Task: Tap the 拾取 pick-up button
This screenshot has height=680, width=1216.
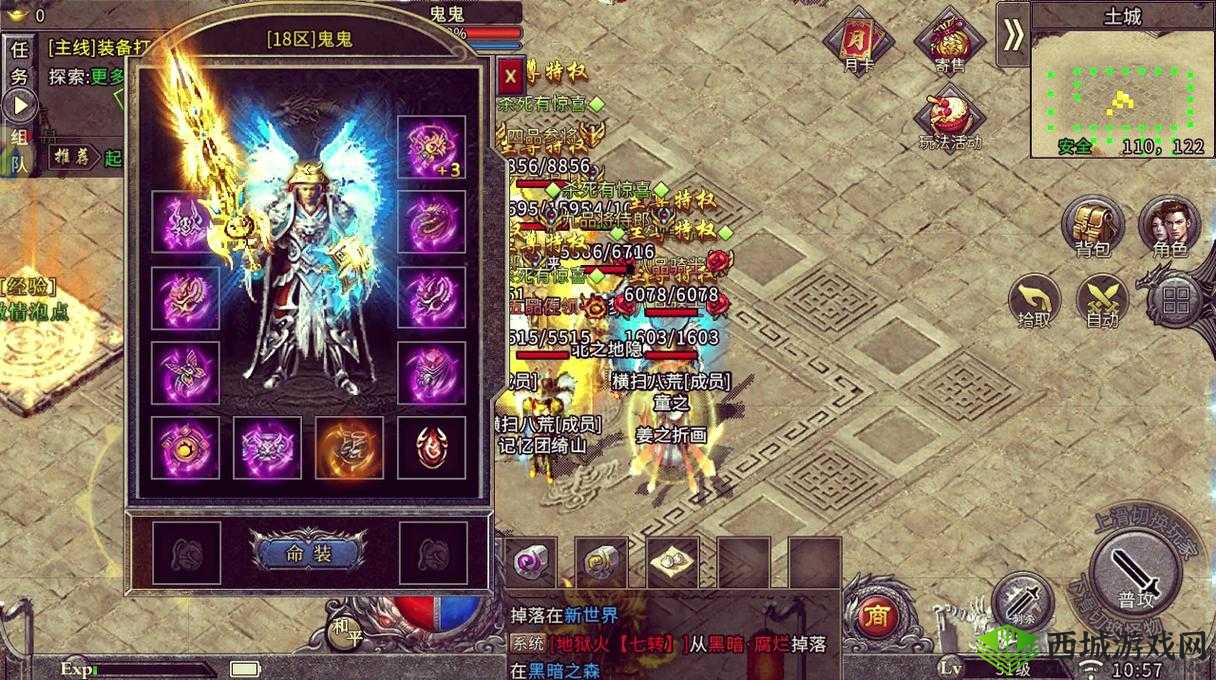Action: coord(1034,299)
